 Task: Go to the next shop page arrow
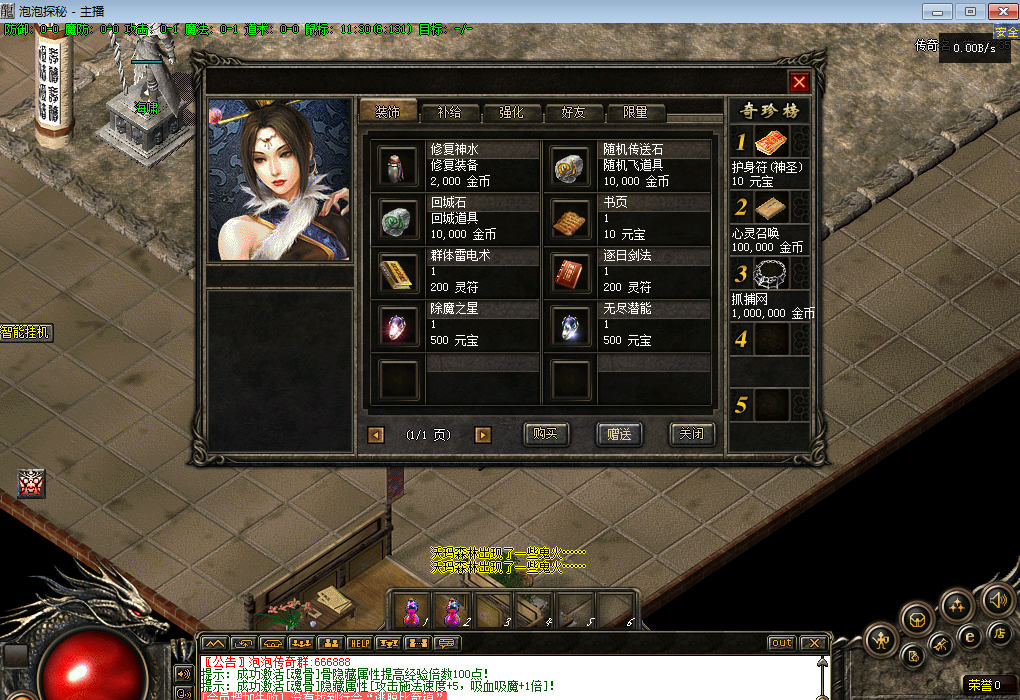pyautogui.click(x=483, y=435)
